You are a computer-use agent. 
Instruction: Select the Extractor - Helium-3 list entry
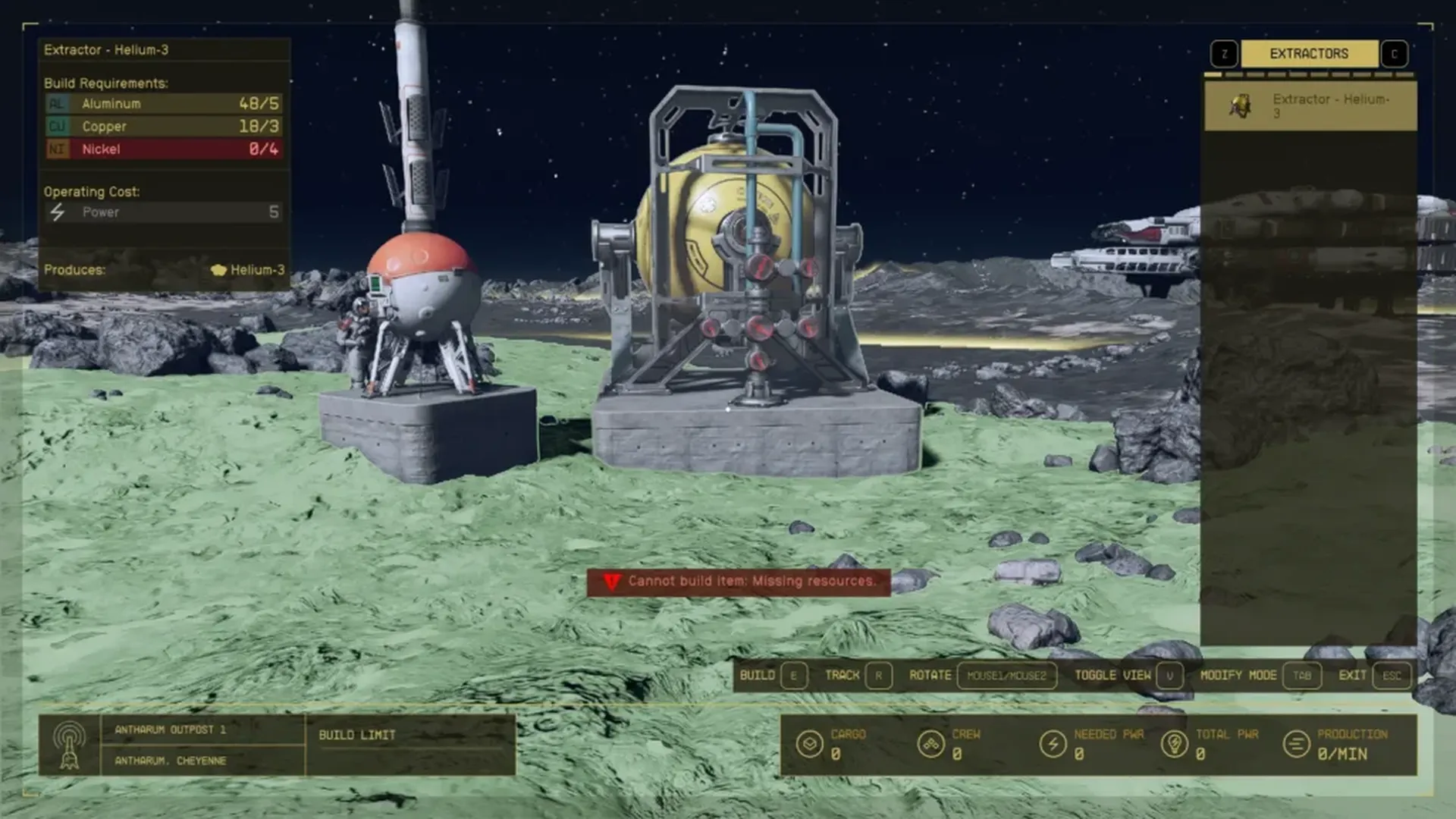(1310, 106)
